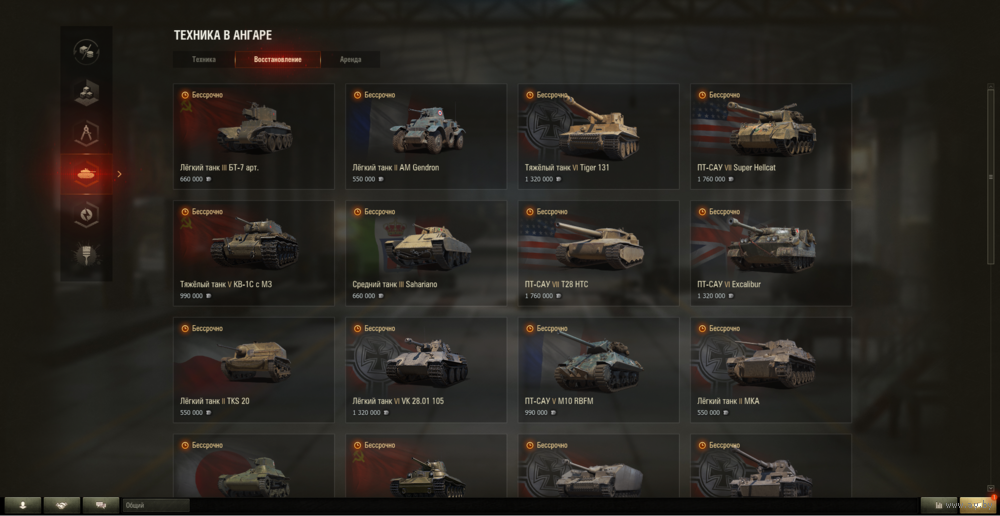This screenshot has height=516, width=1000.
Task: Choose the AM Gendron light tank
Action: [426, 136]
